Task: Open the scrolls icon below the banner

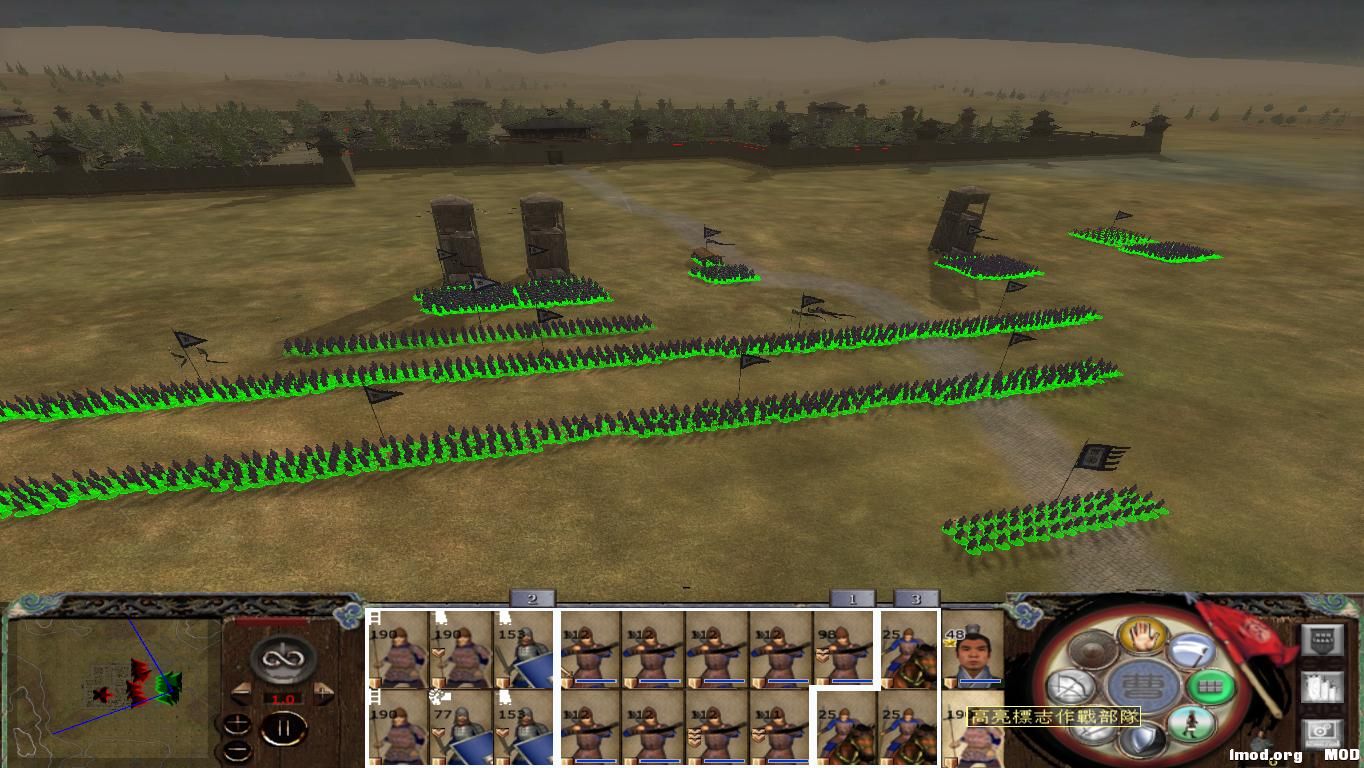Action: [x=1320, y=687]
